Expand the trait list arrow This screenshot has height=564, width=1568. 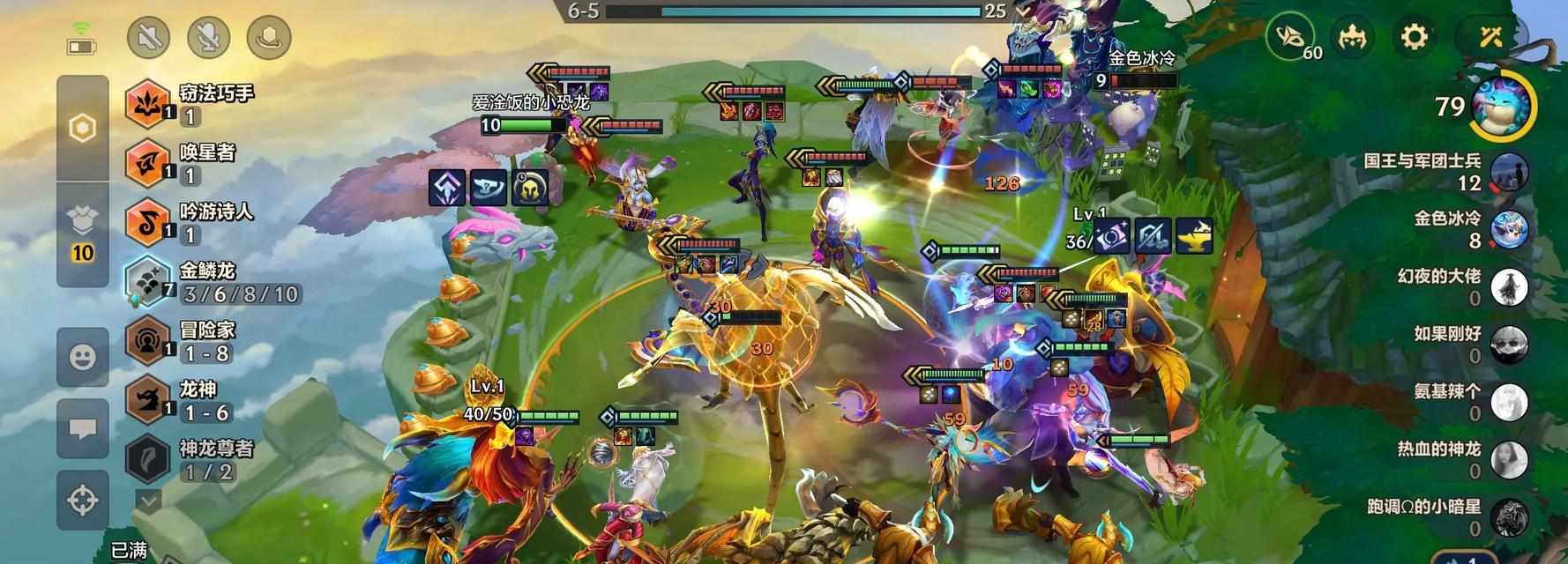[x=148, y=501]
